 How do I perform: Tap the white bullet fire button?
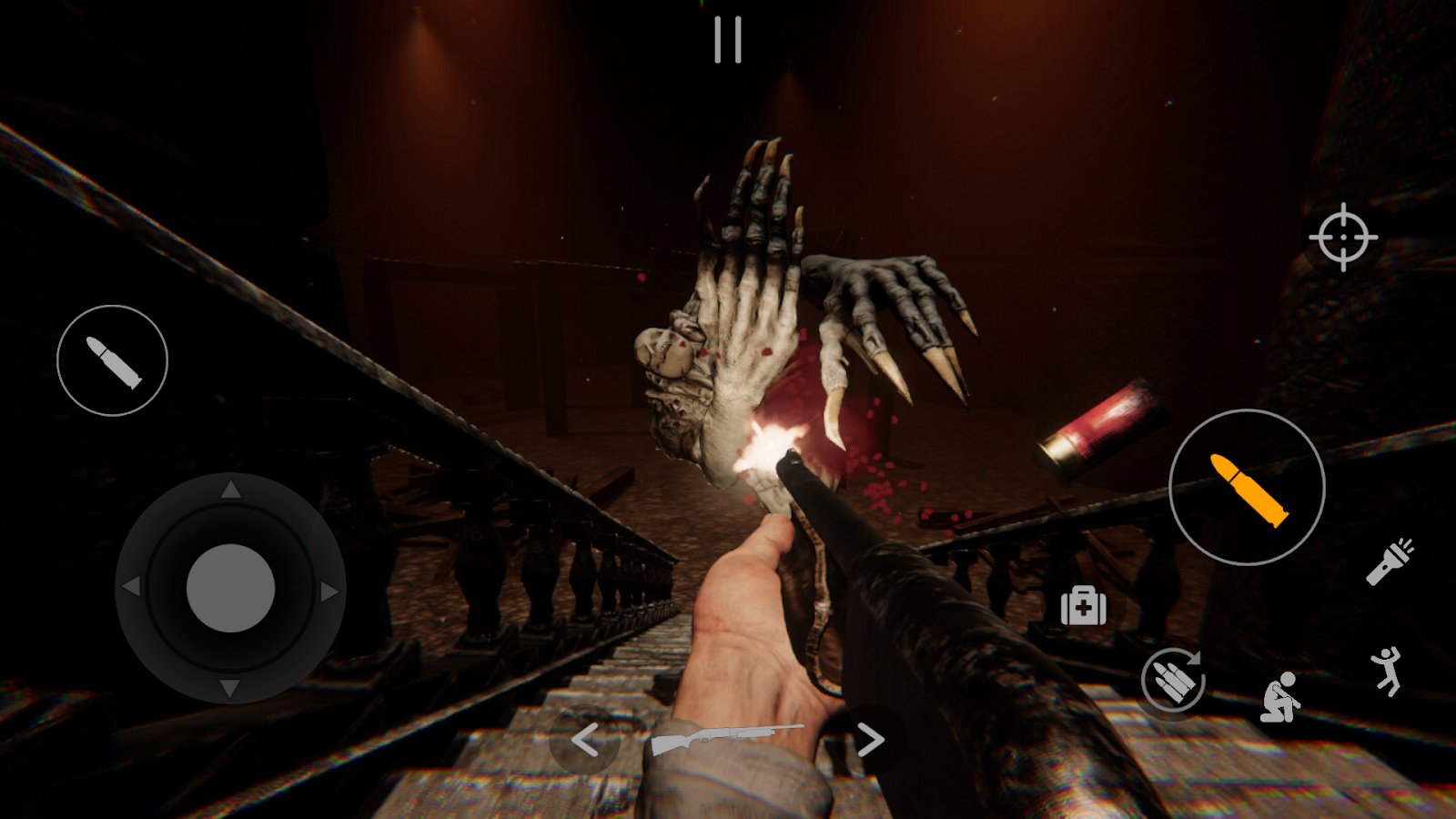tap(112, 360)
